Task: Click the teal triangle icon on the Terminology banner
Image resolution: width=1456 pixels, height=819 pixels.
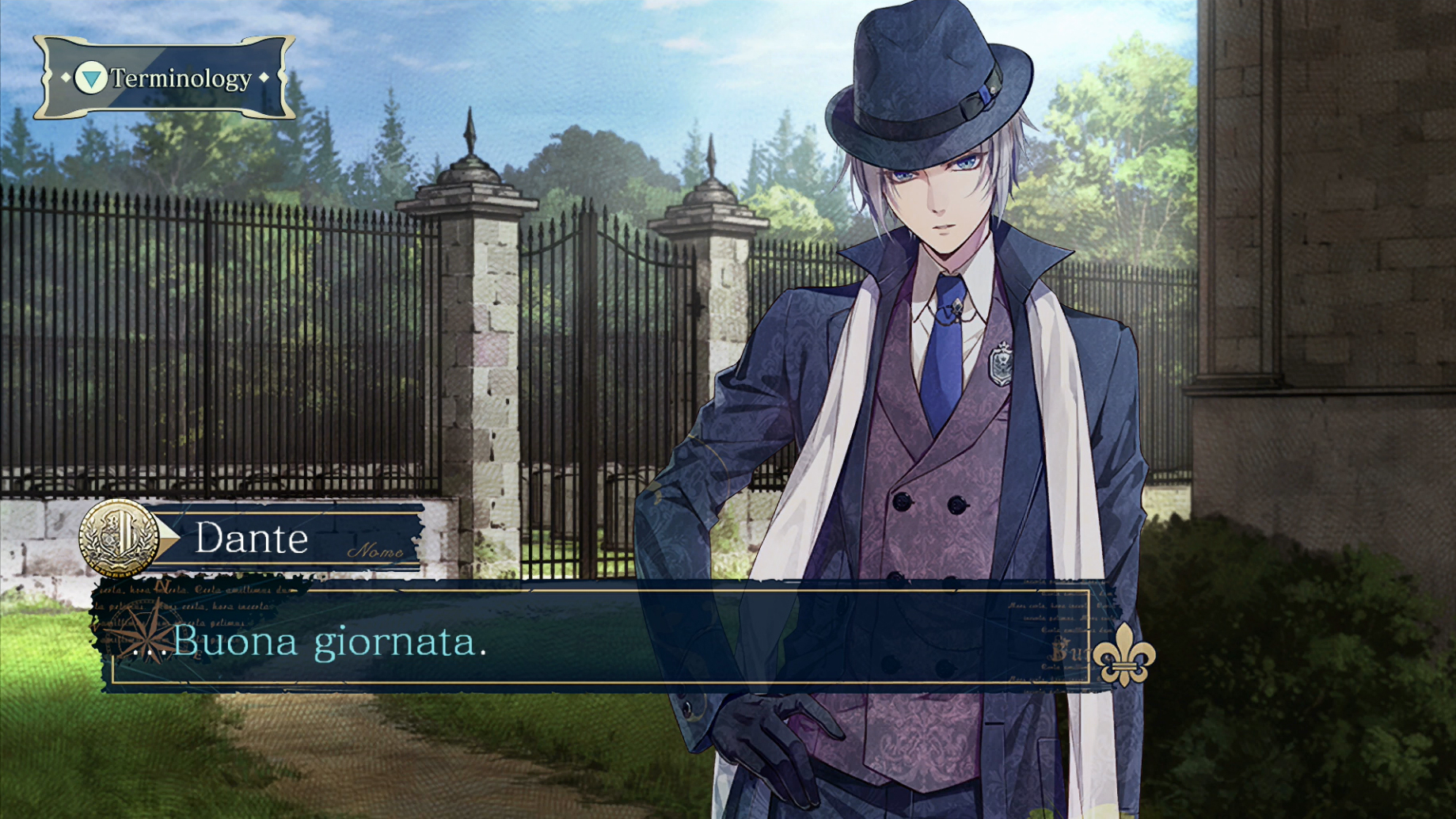Action: pyautogui.click(x=89, y=78)
